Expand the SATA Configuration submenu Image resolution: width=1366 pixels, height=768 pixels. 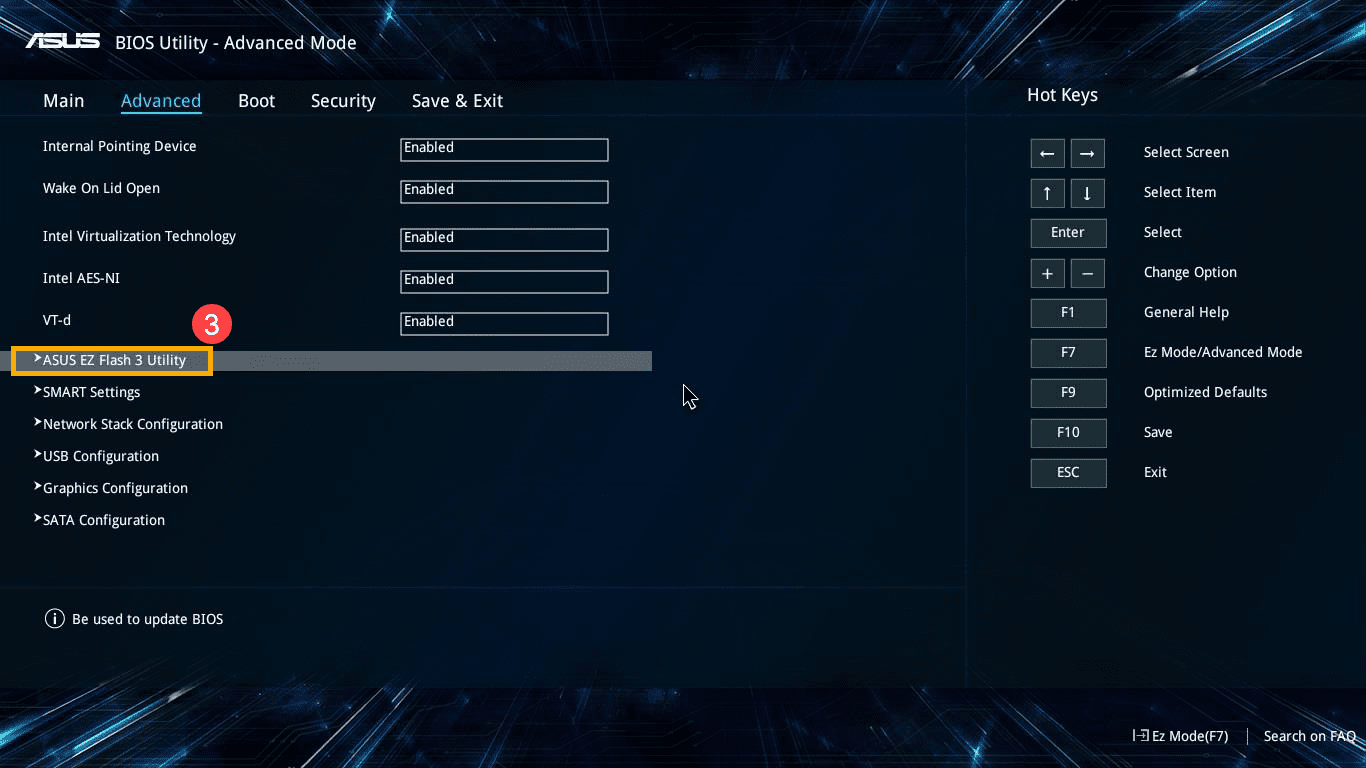[103, 519]
